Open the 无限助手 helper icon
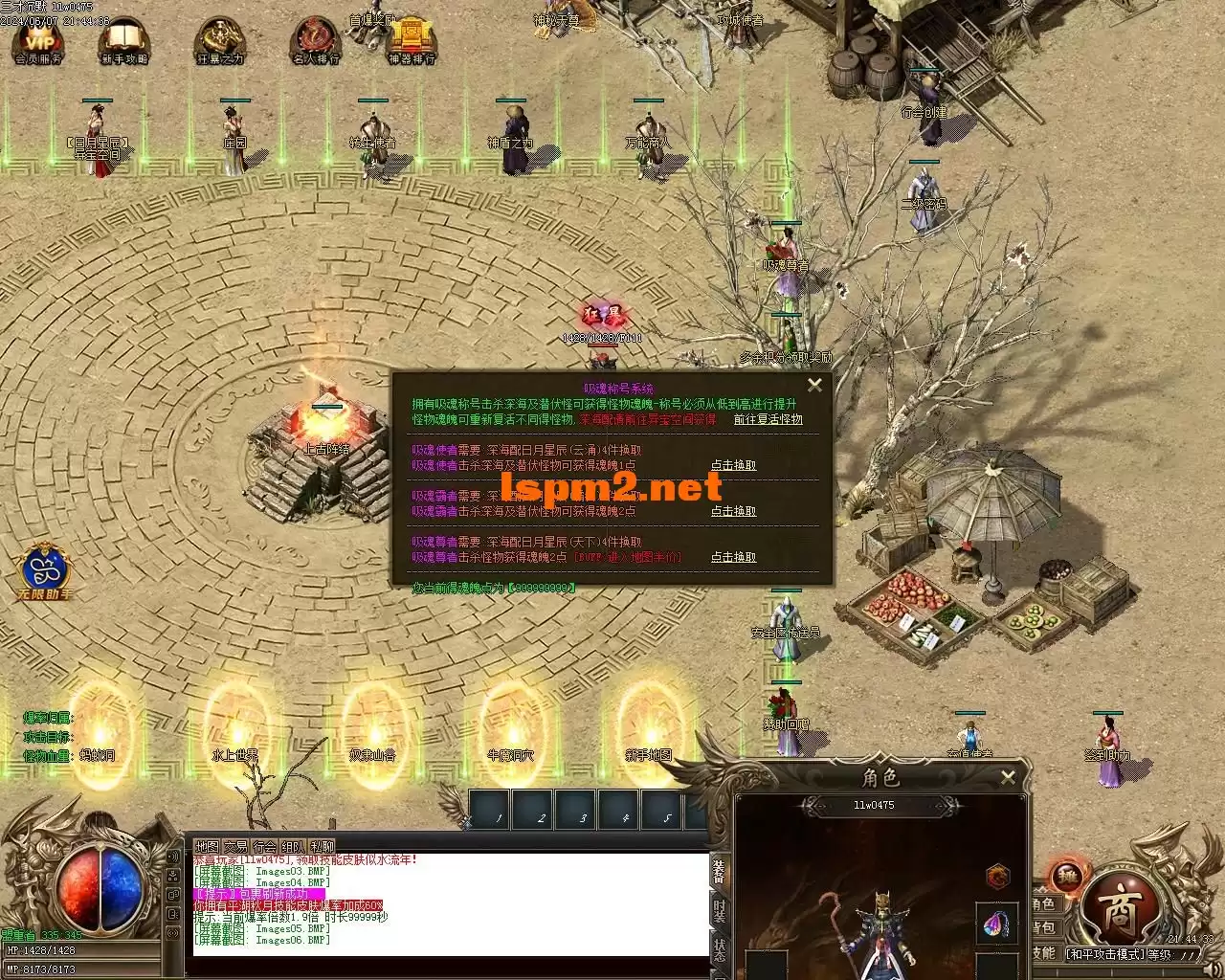 (47, 570)
